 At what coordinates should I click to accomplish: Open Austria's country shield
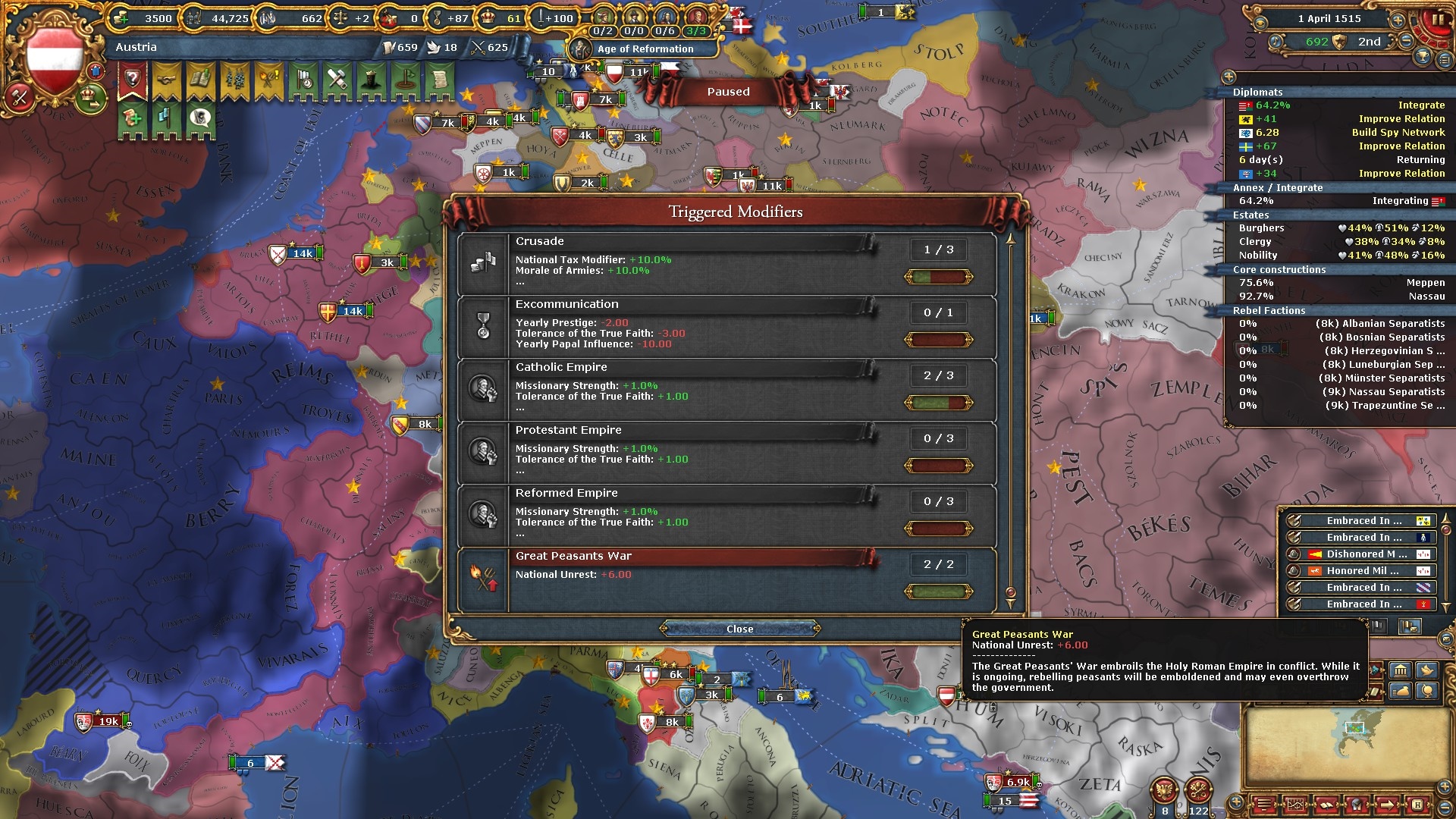54,58
